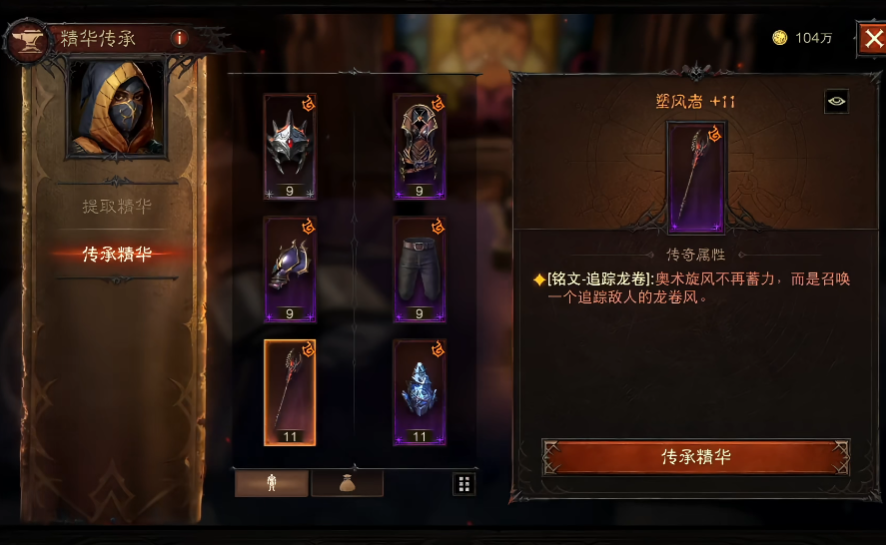
Task: Click the hooded character portrait
Action: tap(116, 108)
